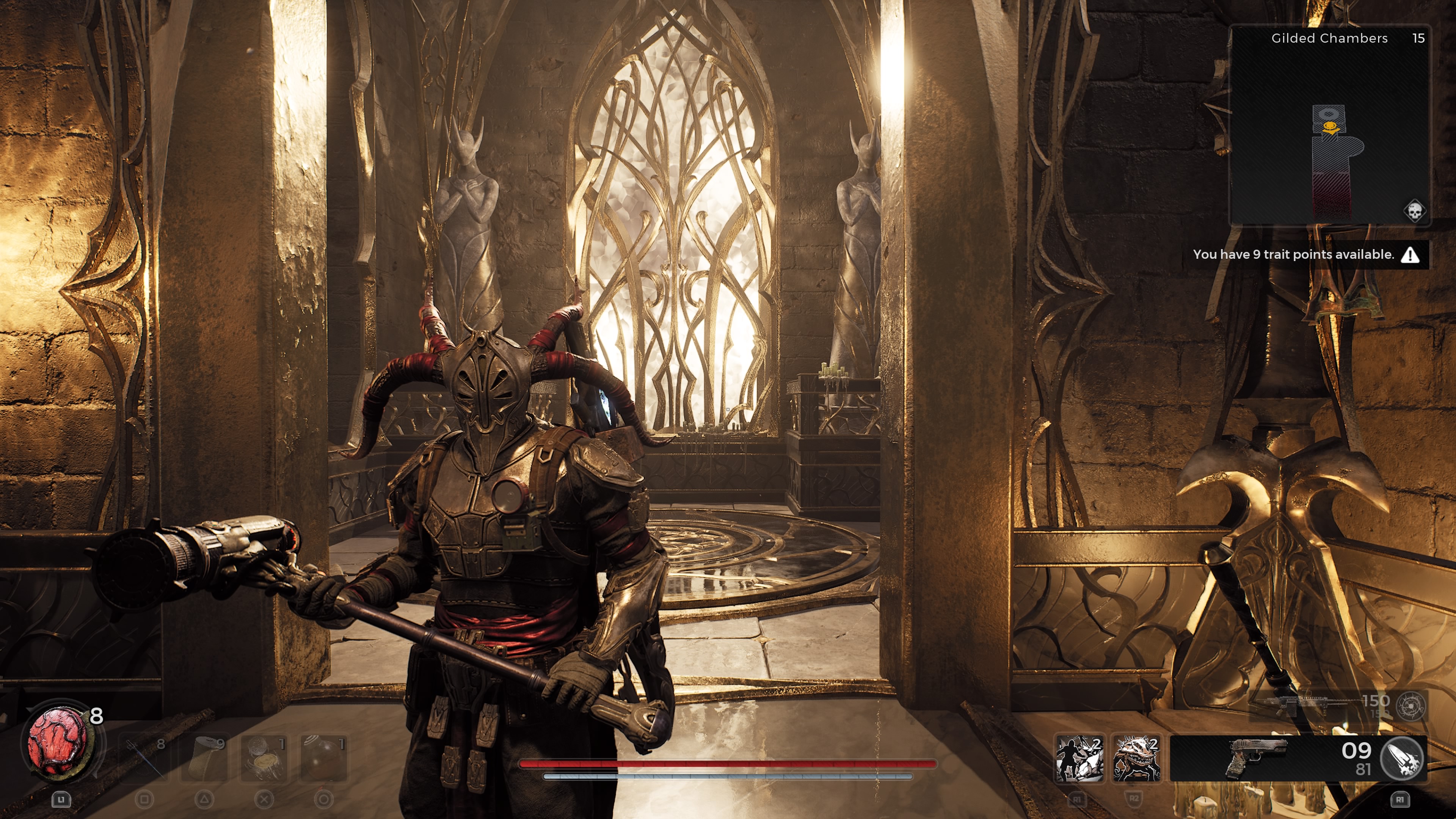Activate the spiked beast skill icon

click(1136, 758)
